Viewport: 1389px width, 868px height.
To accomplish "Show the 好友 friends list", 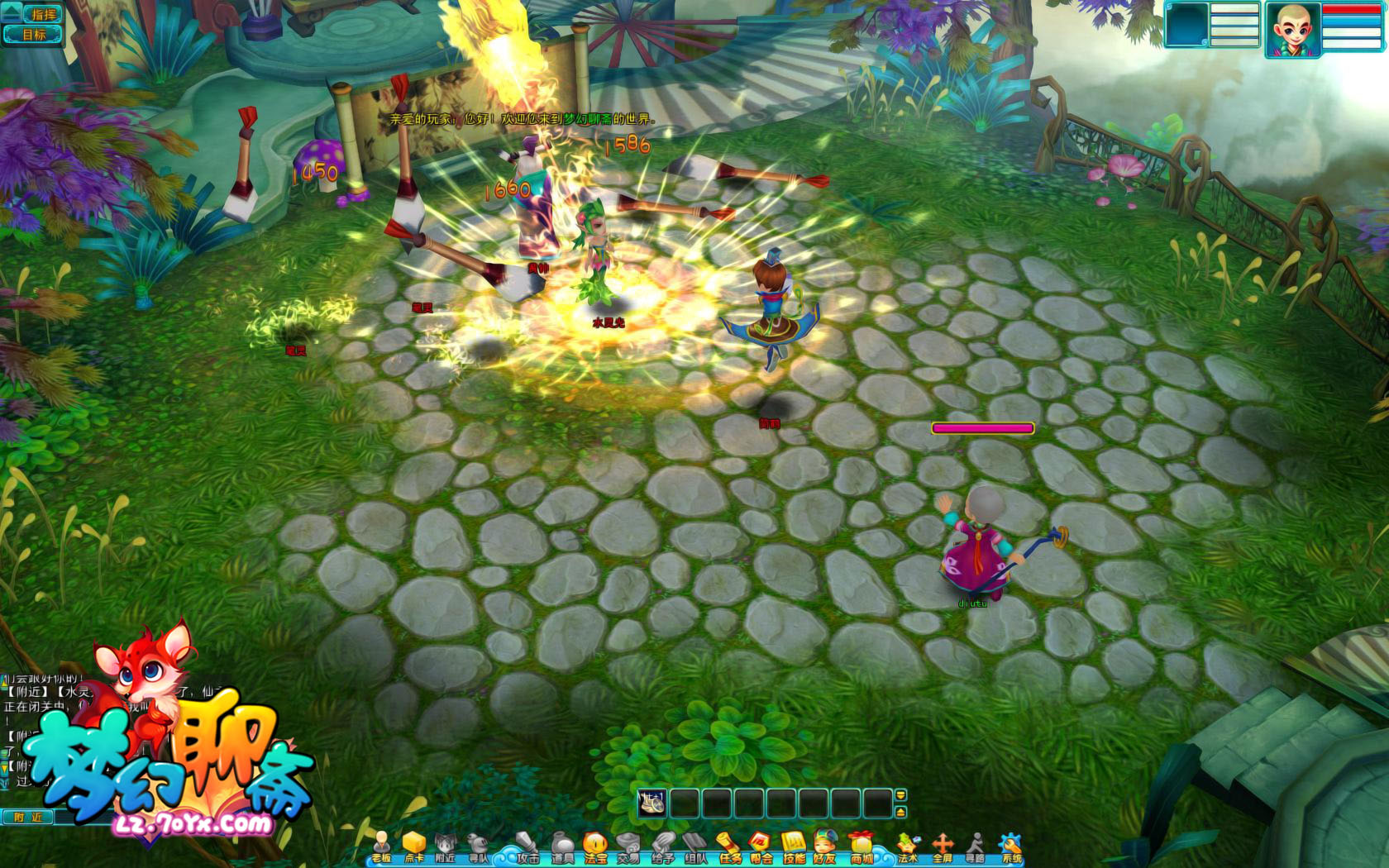I will (x=824, y=847).
